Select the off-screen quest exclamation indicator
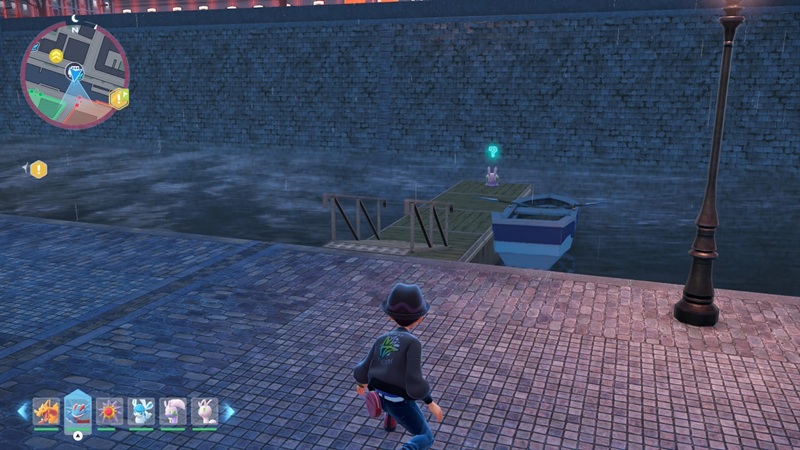 pyautogui.click(x=38, y=169)
